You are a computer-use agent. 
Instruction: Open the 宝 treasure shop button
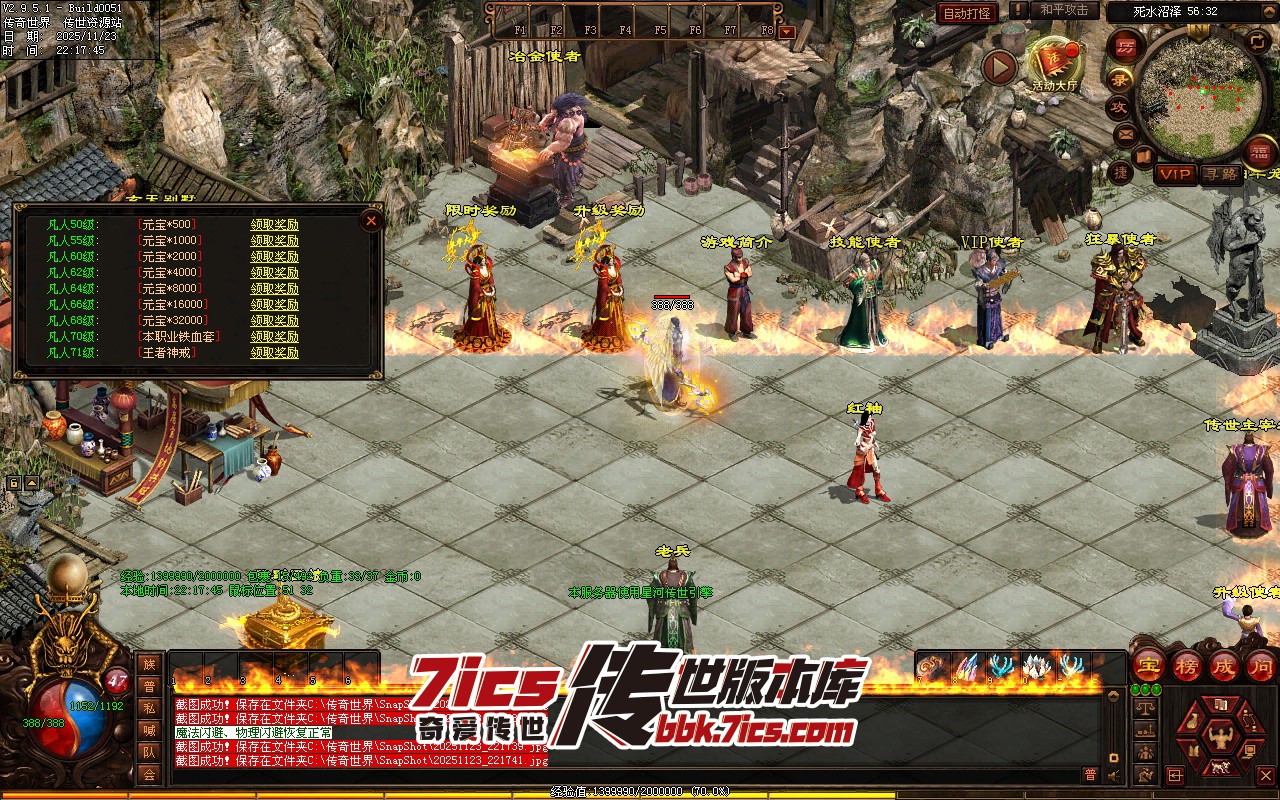coord(1149,665)
